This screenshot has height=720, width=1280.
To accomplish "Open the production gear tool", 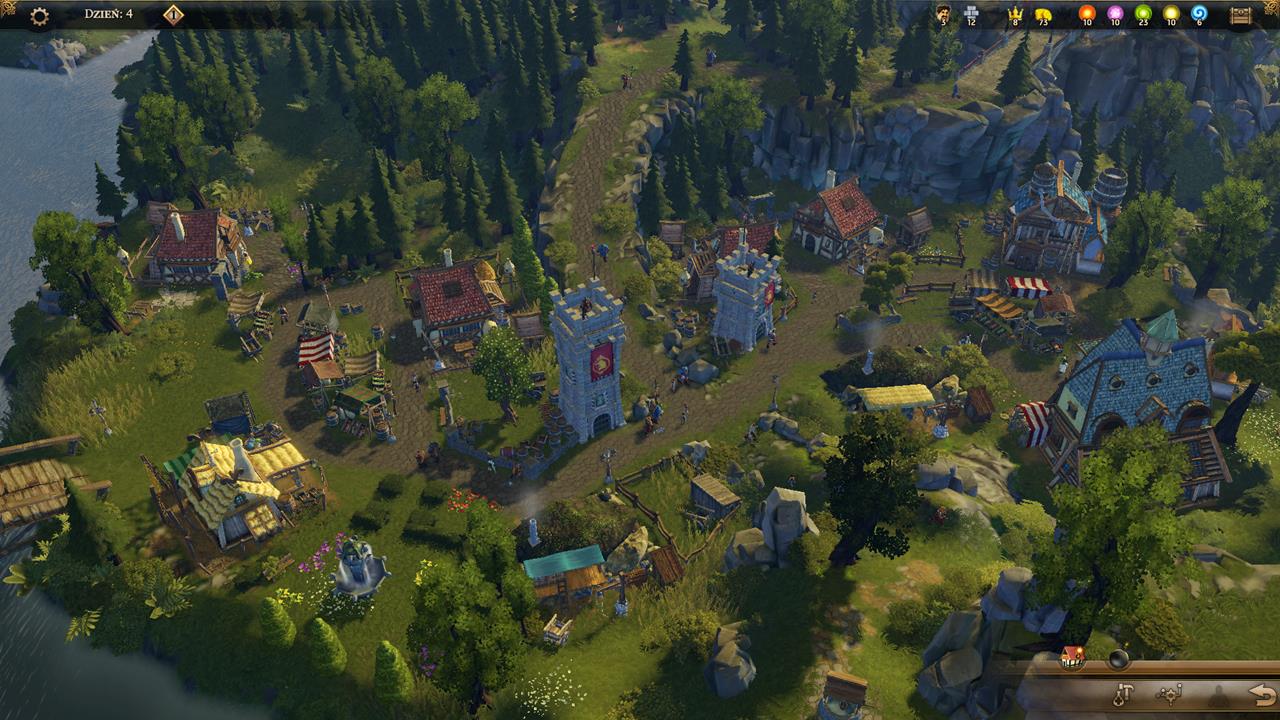I will [x=1172, y=695].
